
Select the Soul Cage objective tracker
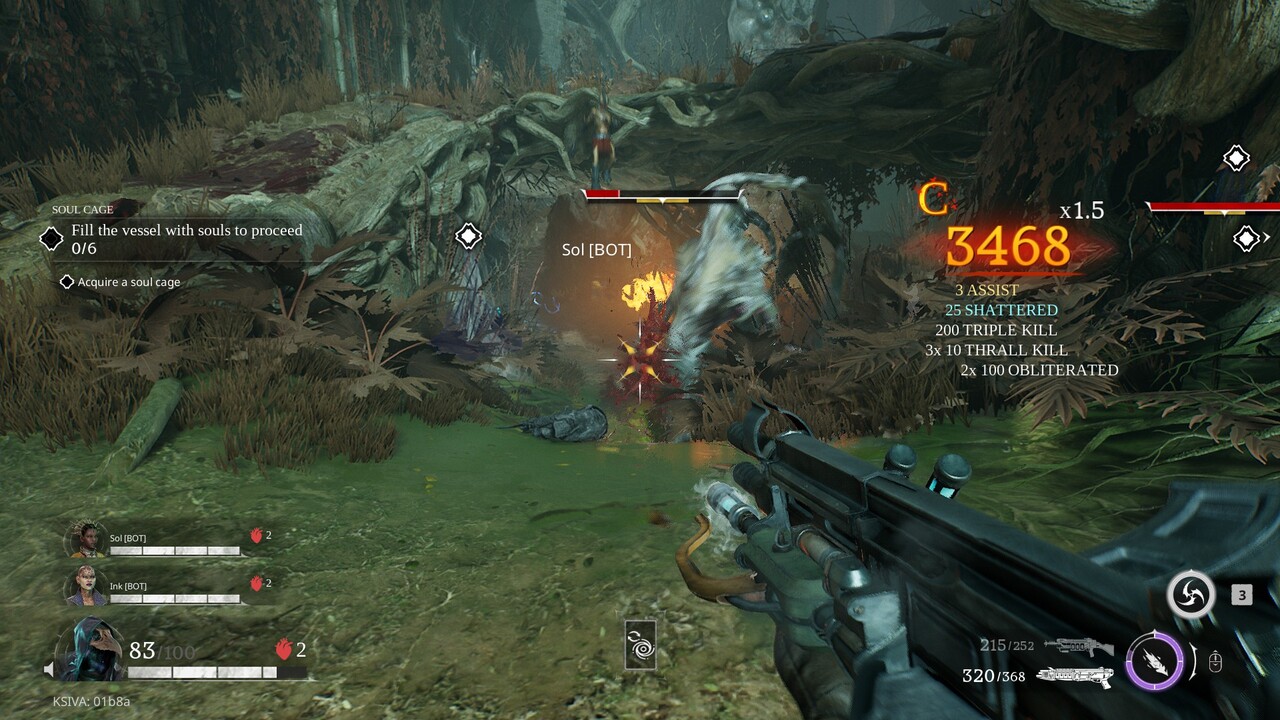[x=175, y=238]
